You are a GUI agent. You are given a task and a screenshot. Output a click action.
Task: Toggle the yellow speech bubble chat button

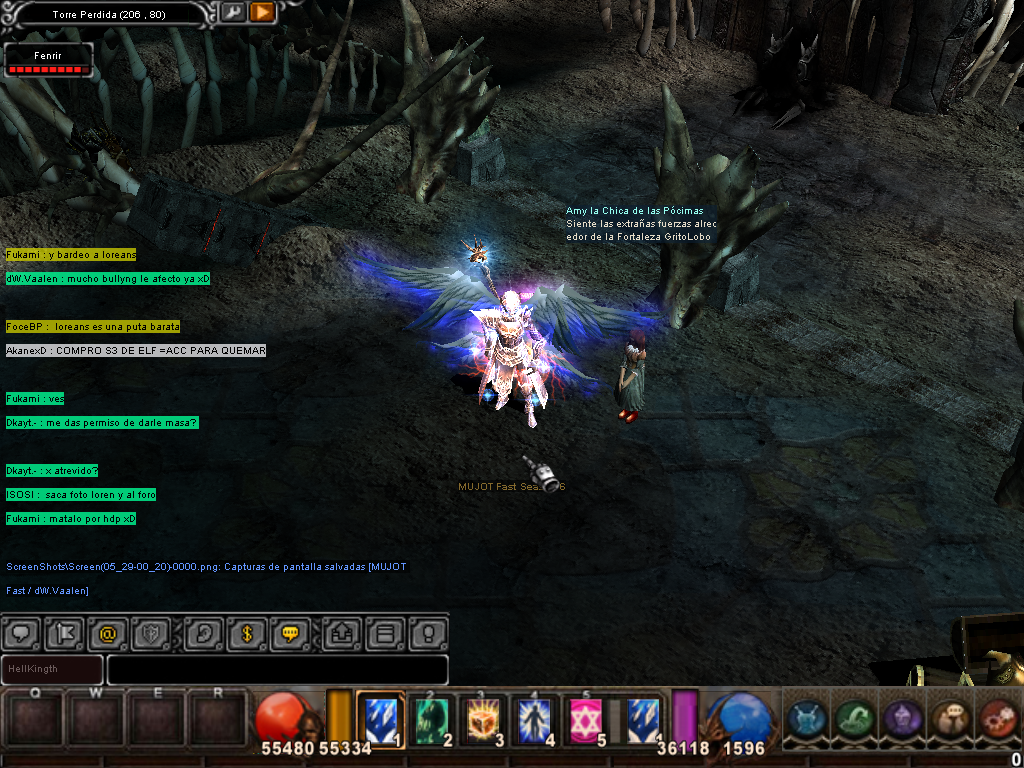tap(291, 633)
